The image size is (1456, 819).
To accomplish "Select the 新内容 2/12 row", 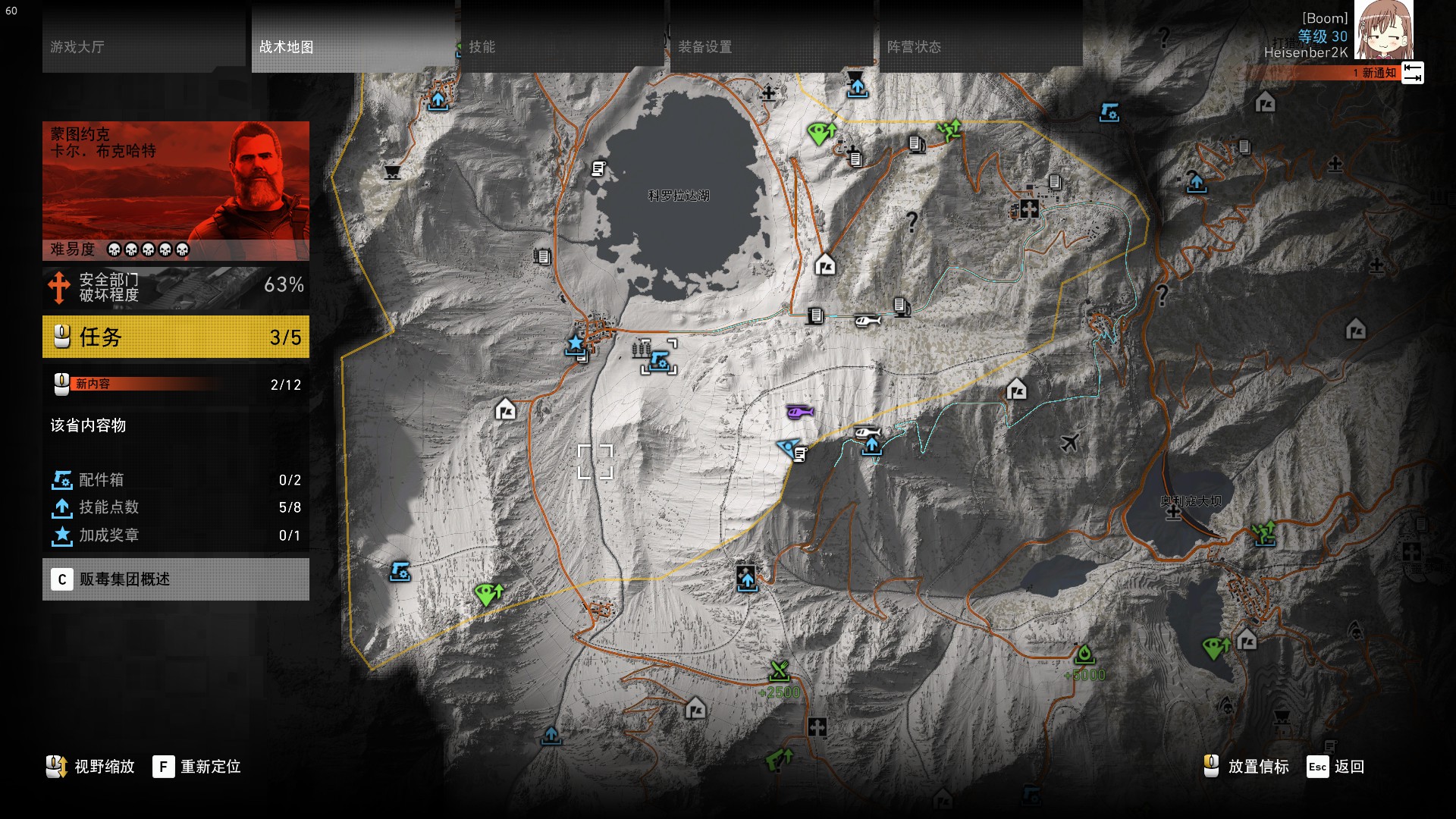I will (176, 384).
